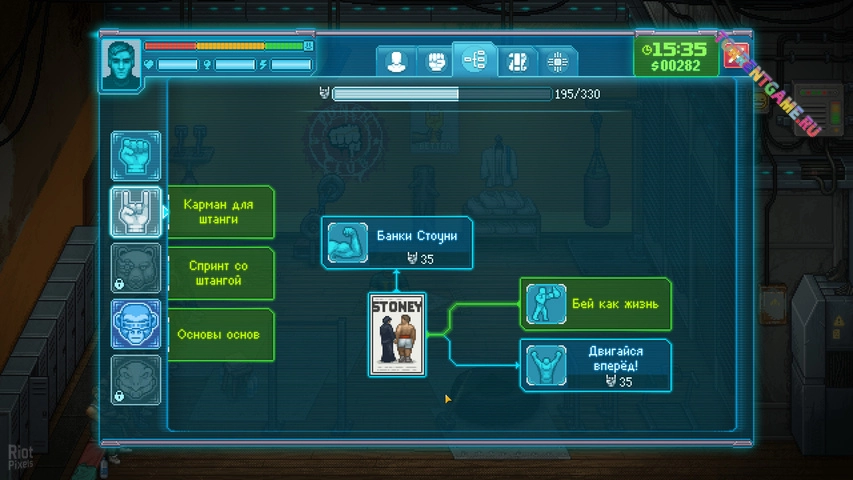853x480 pixels.
Task: Choose the rock hand sign category
Action: pyautogui.click(x=135, y=211)
